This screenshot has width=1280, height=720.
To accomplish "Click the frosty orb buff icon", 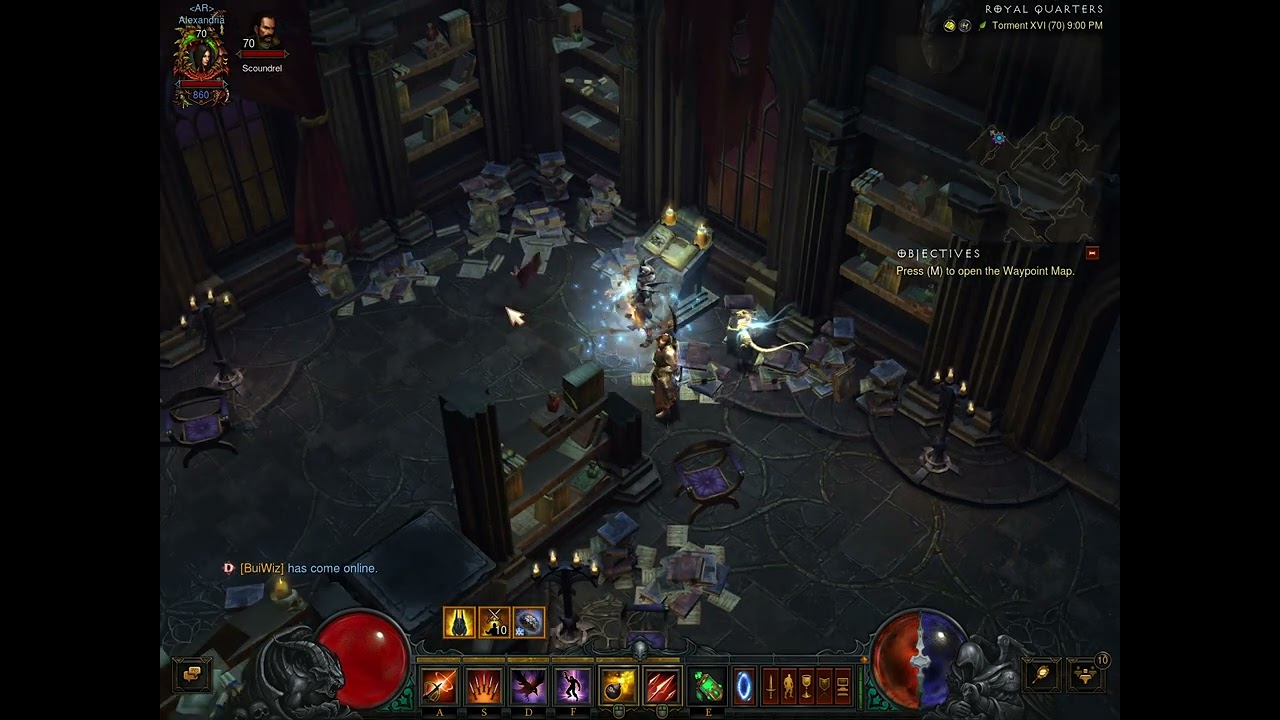I will [x=529, y=622].
